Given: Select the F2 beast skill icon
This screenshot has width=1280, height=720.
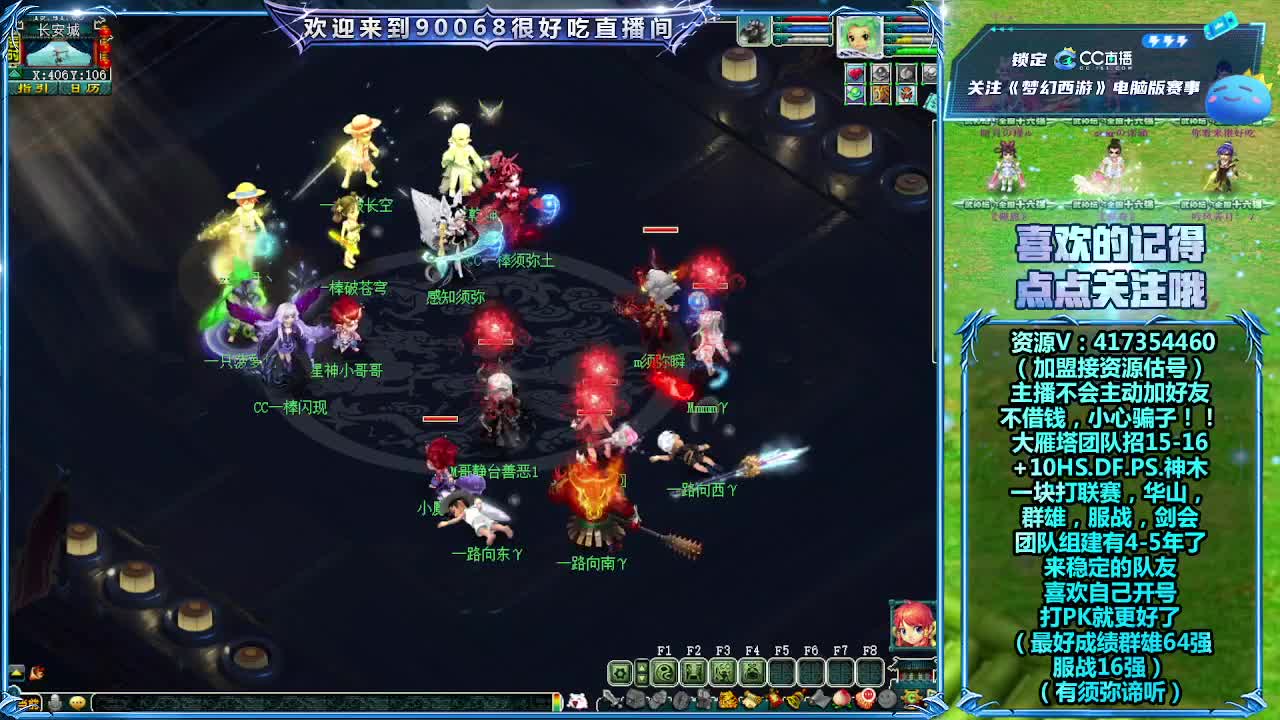Looking at the screenshot, I should (694, 671).
